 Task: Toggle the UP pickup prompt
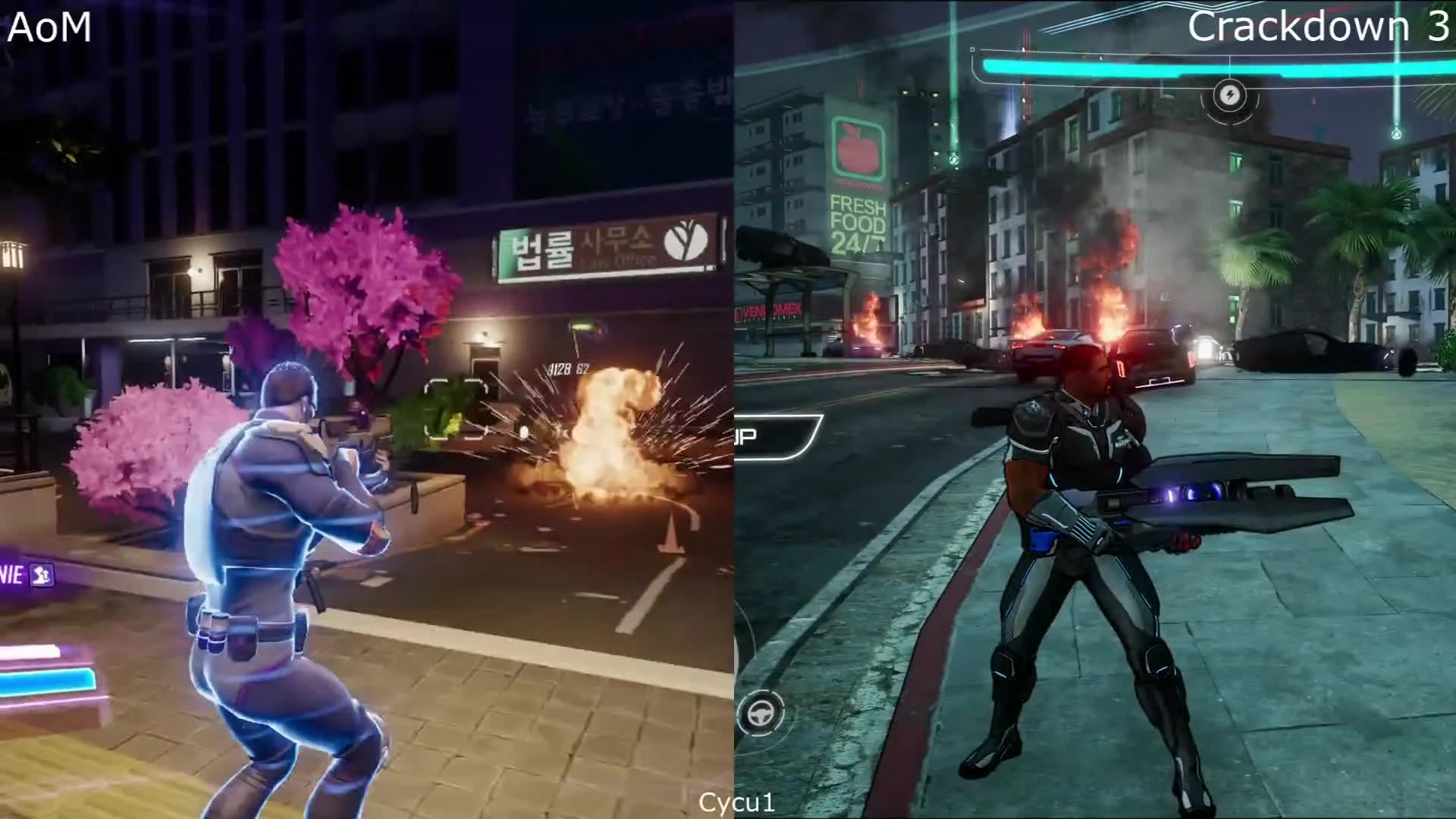pos(747,435)
